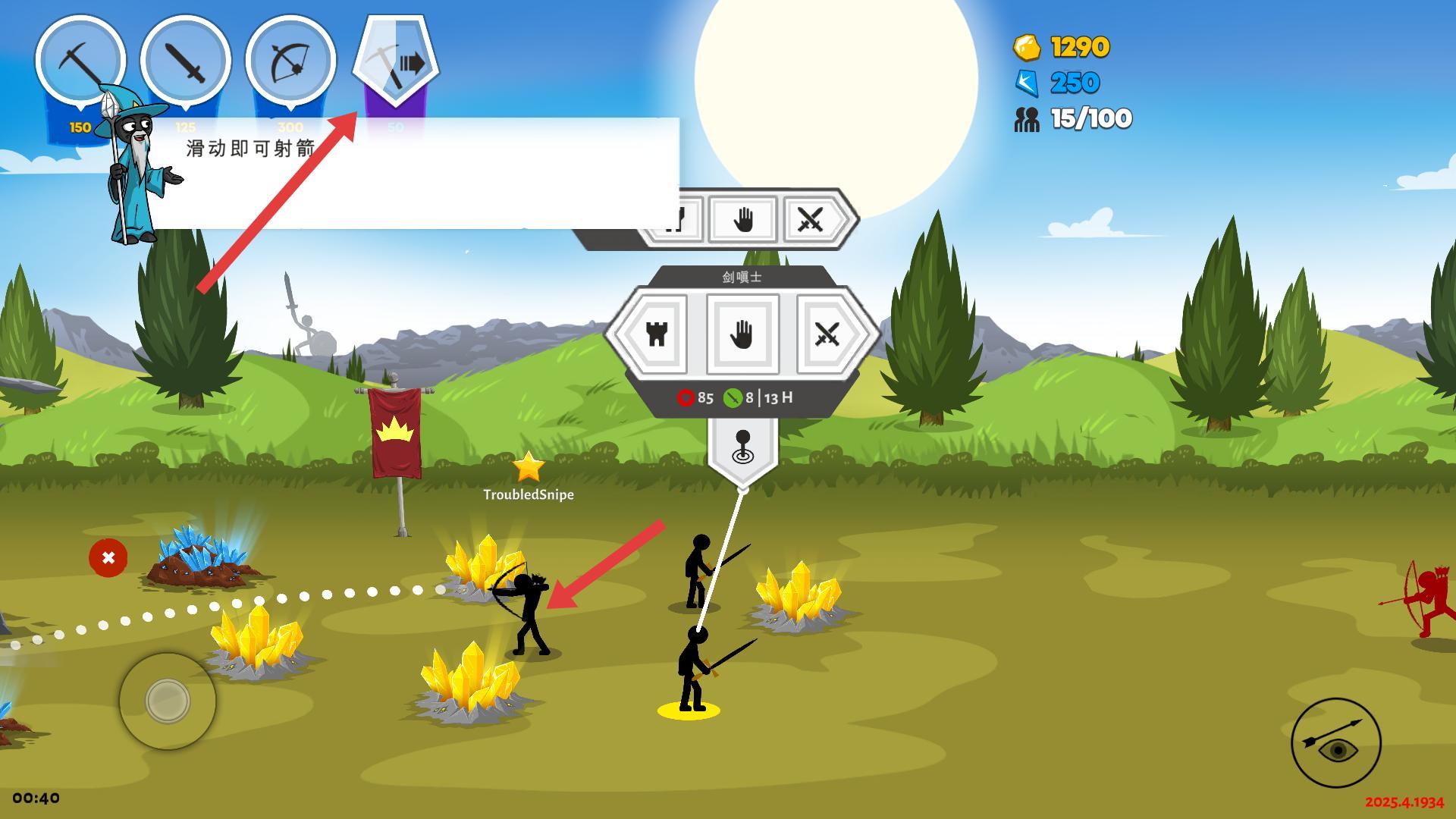The image size is (1456, 819).
Task: Activate the pickaxe arrow upgrade shield button
Action: tap(396, 61)
